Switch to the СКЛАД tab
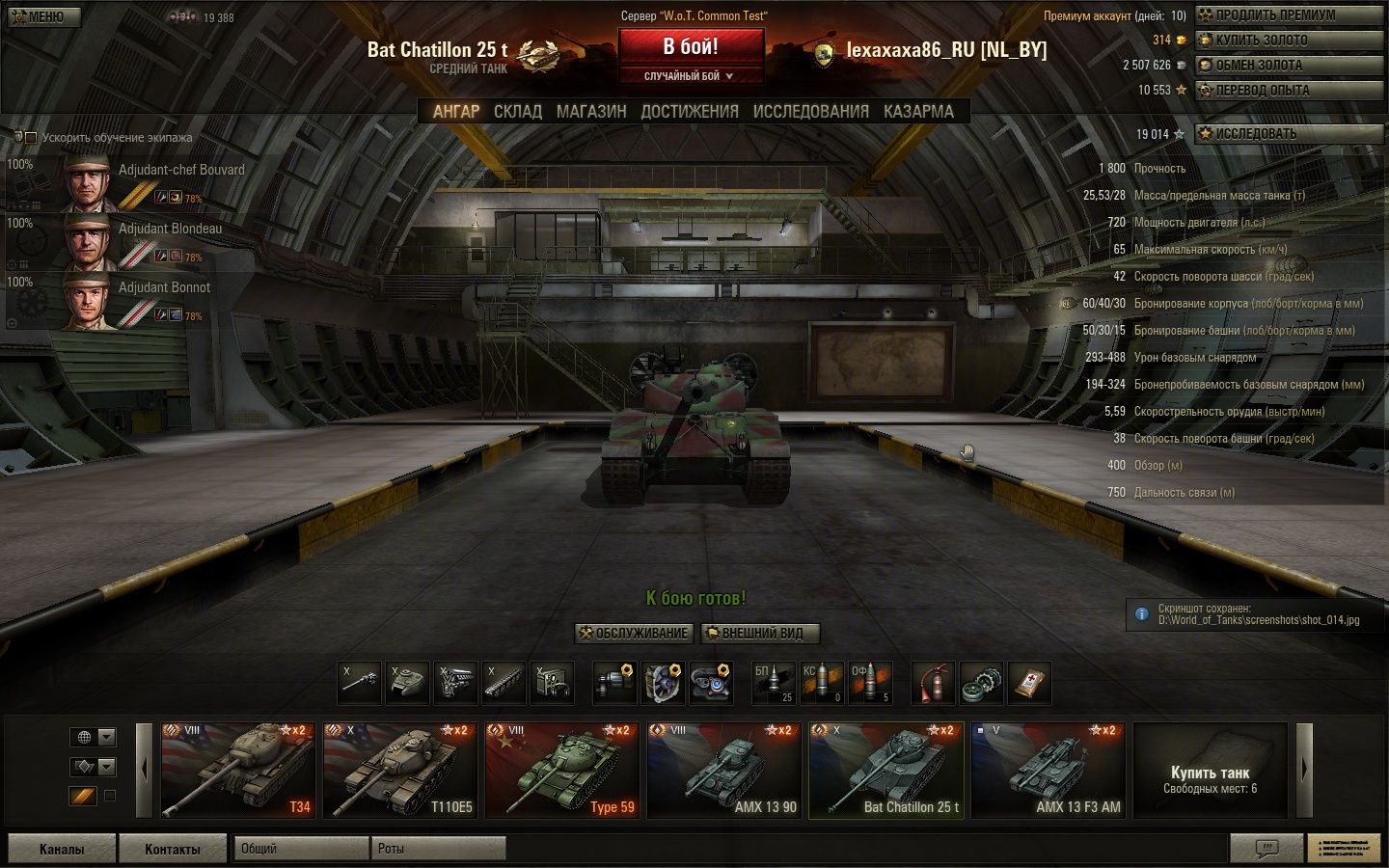The width and height of the screenshot is (1389, 868). click(518, 112)
